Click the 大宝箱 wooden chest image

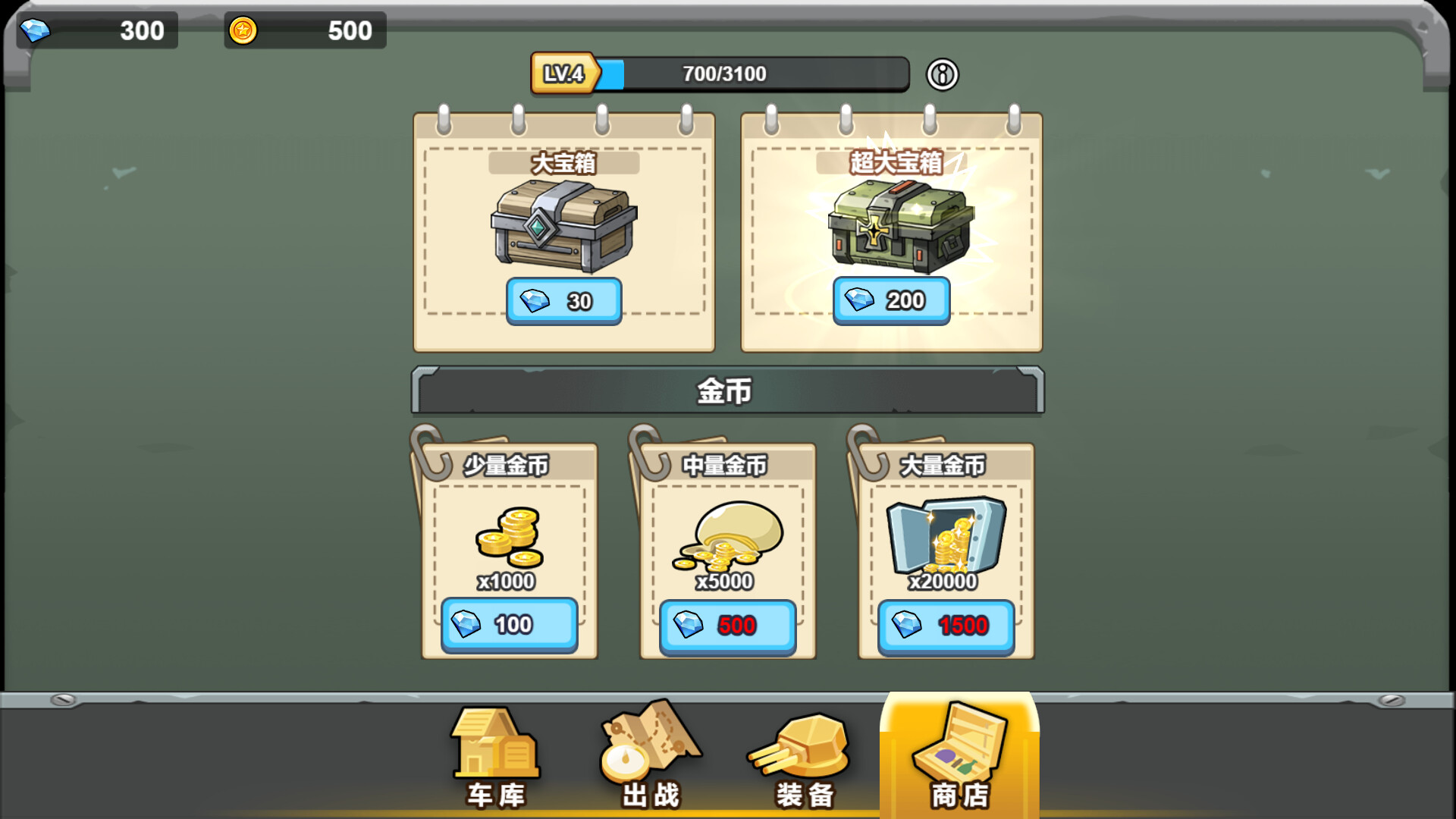(x=563, y=227)
